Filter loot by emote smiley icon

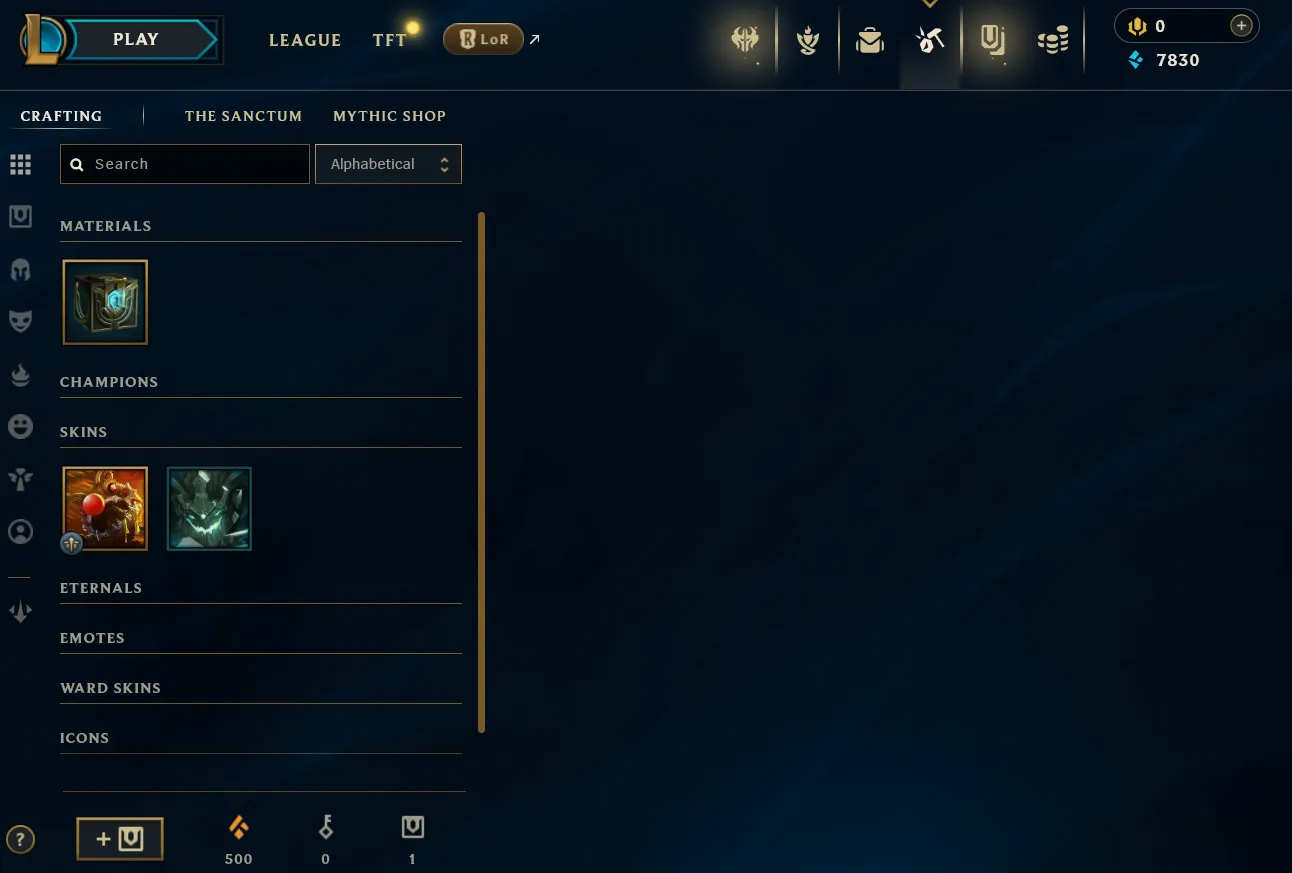pos(20,427)
